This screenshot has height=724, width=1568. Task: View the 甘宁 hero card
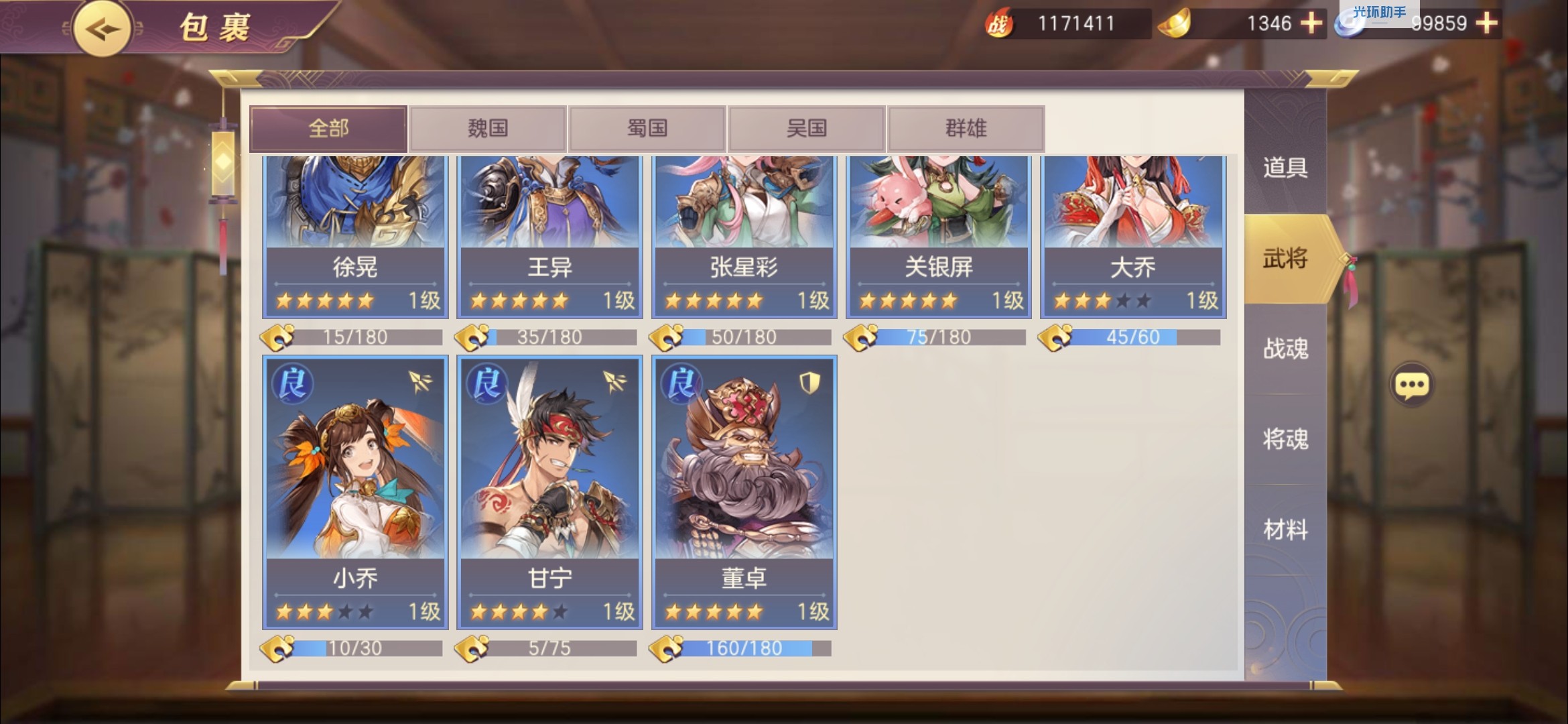pyautogui.click(x=549, y=493)
